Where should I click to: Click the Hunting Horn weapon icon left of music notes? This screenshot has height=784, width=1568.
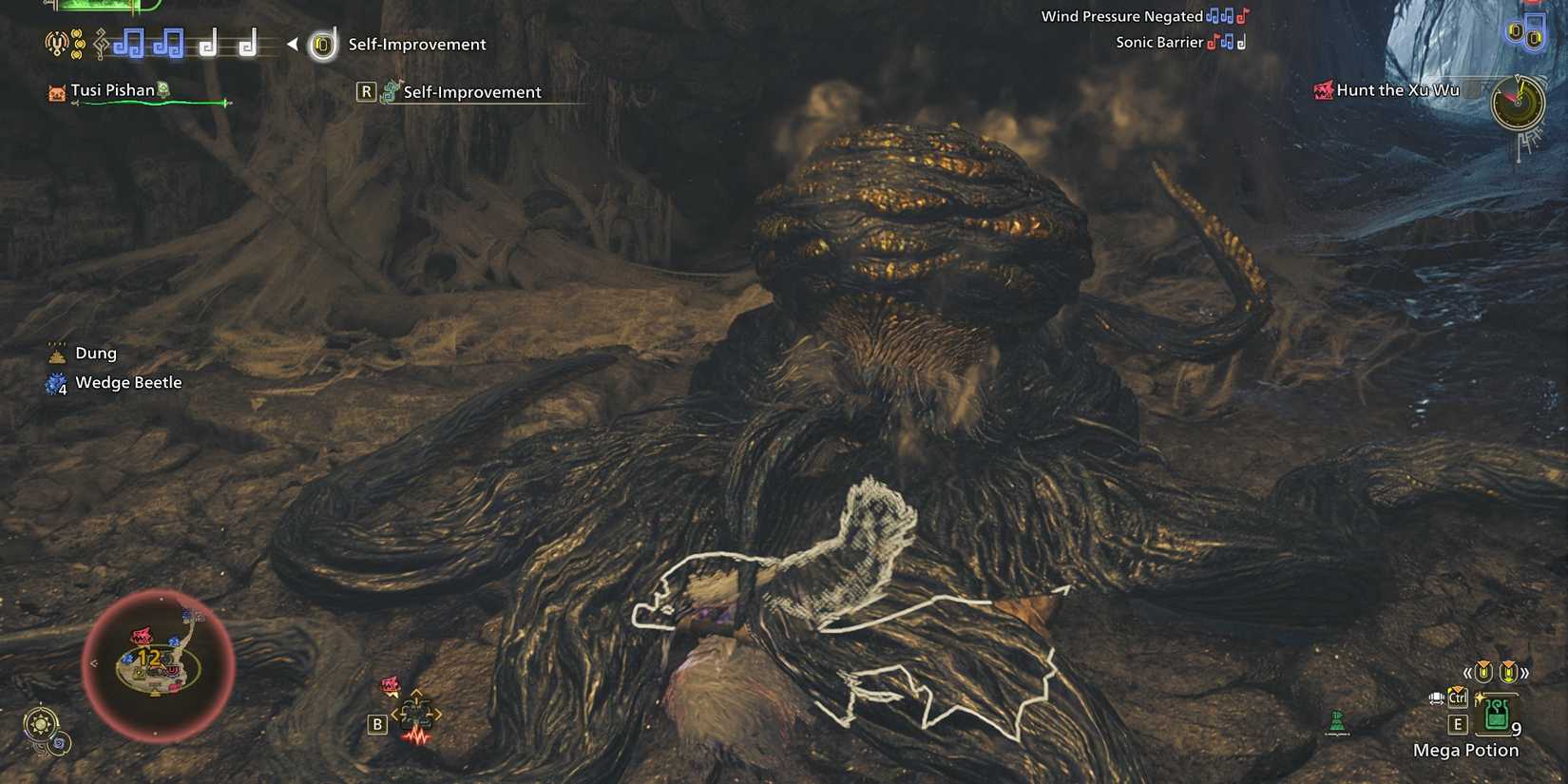tap(57, 44)
